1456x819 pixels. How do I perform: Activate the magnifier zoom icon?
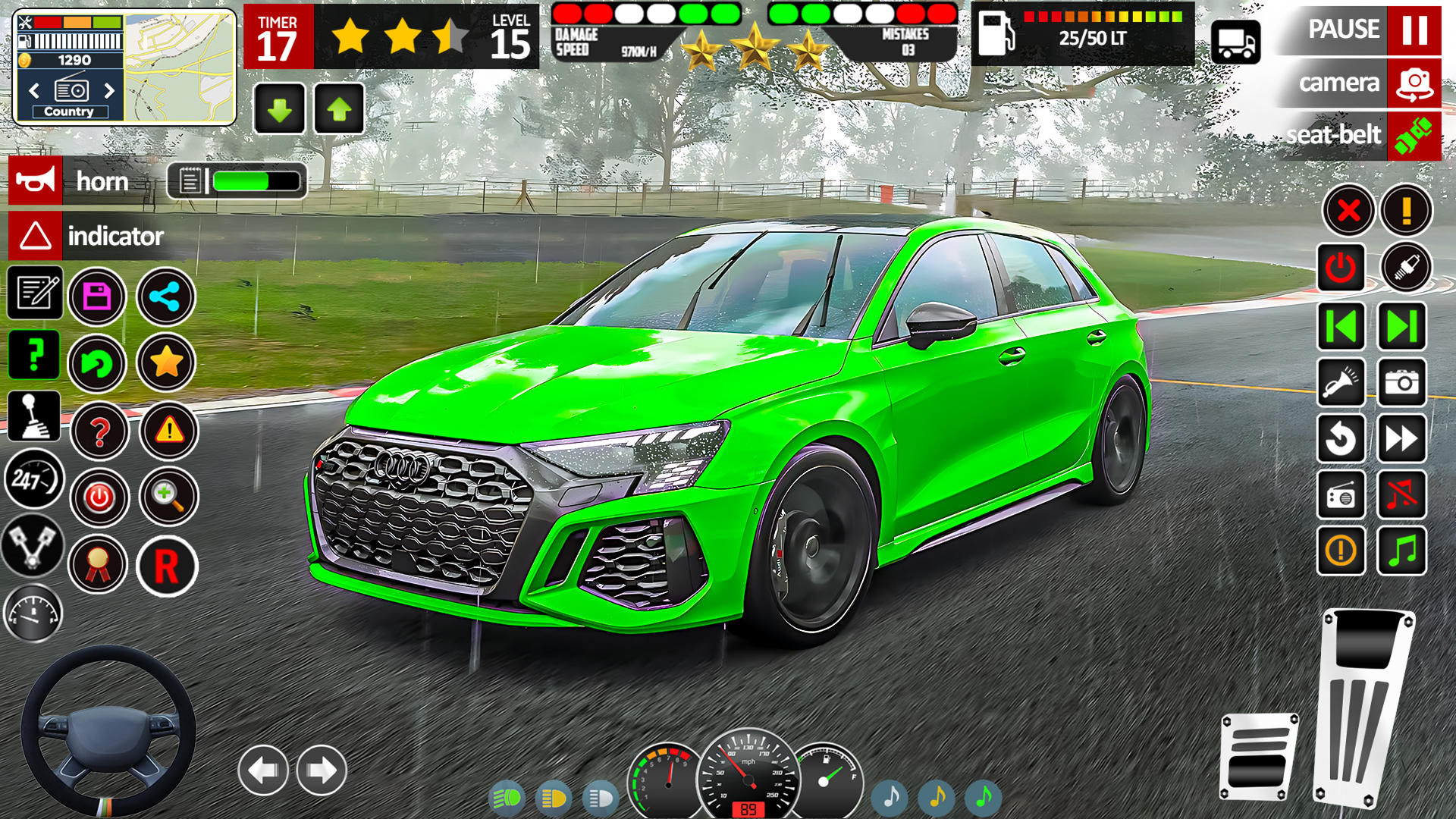click(x=168, y=497)
